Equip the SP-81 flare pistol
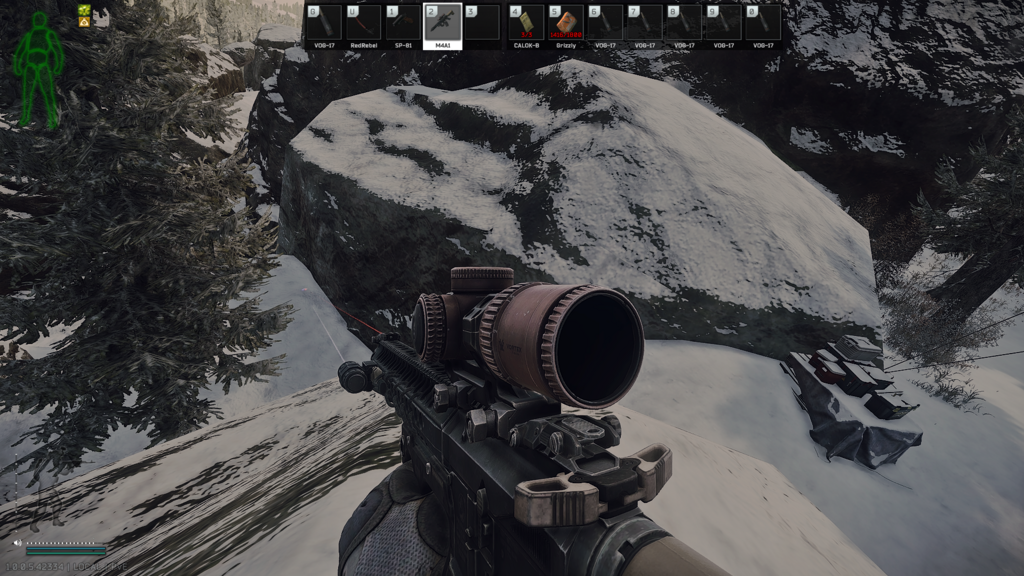1024x576 pixels. 403,23
